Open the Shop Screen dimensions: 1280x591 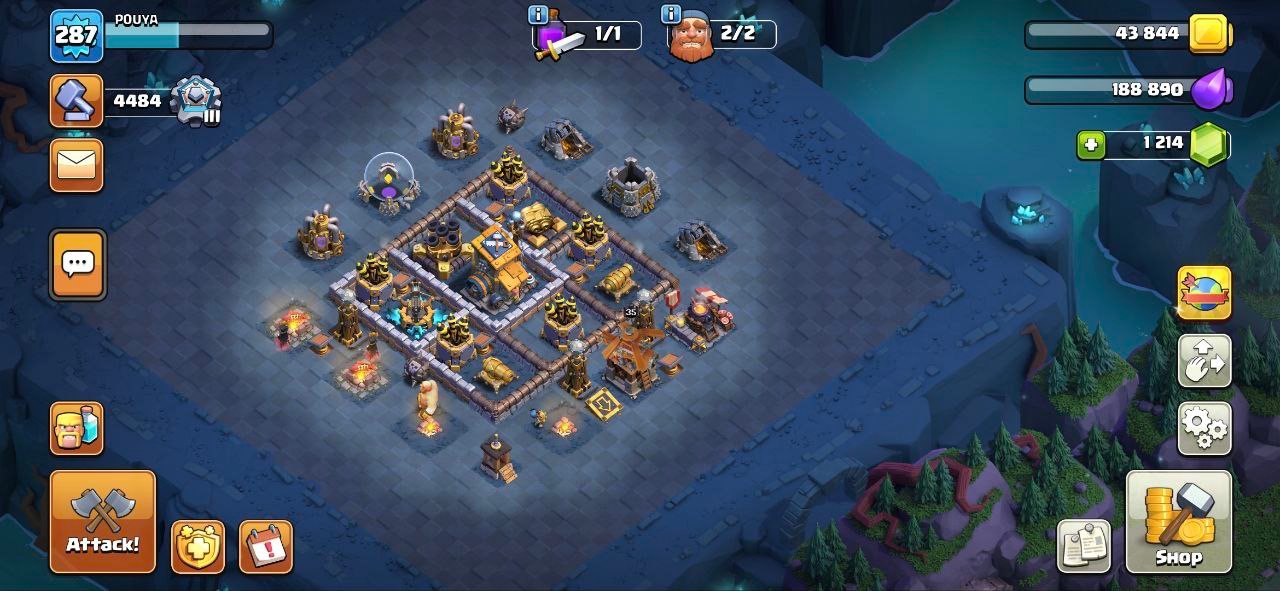1178,521
